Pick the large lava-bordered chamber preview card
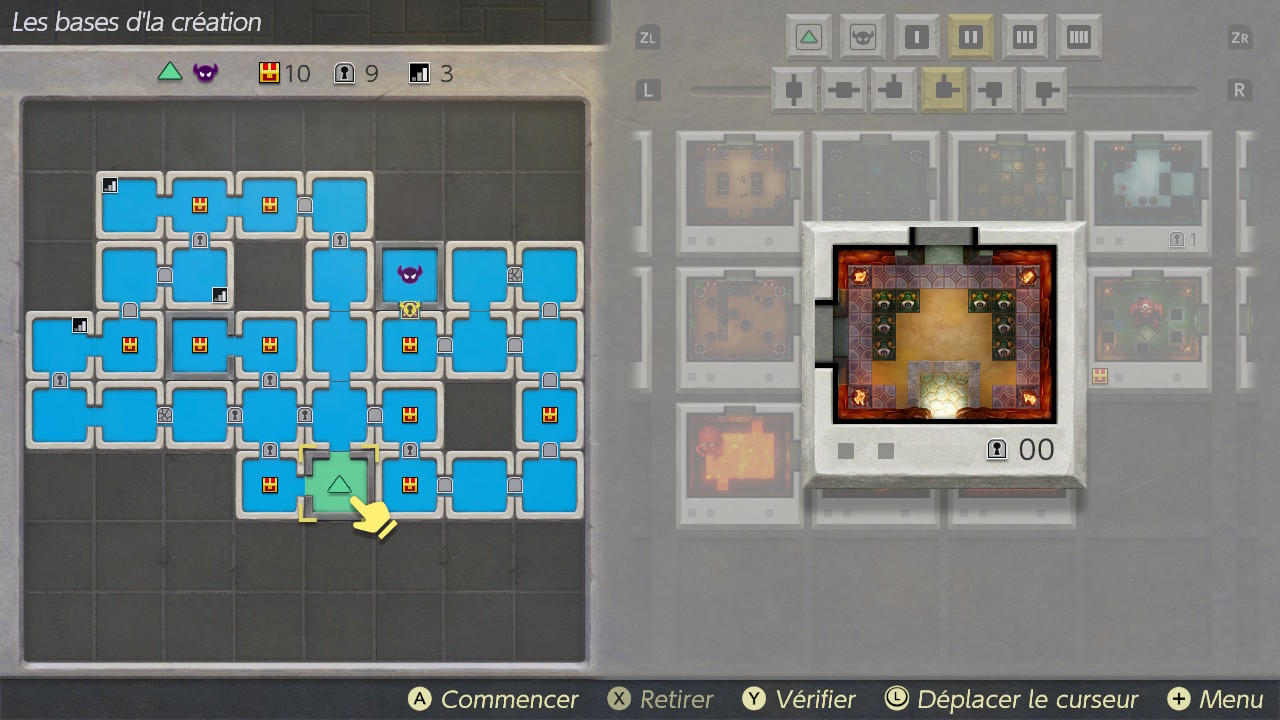The image size is (1280, 720). coord(943,352)
